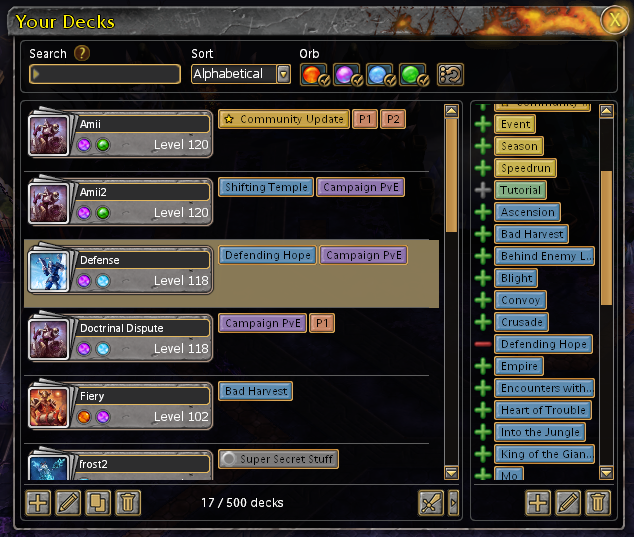Delete the selected deck with trash icon
634x537 pixels.
[x=128, y=502]
